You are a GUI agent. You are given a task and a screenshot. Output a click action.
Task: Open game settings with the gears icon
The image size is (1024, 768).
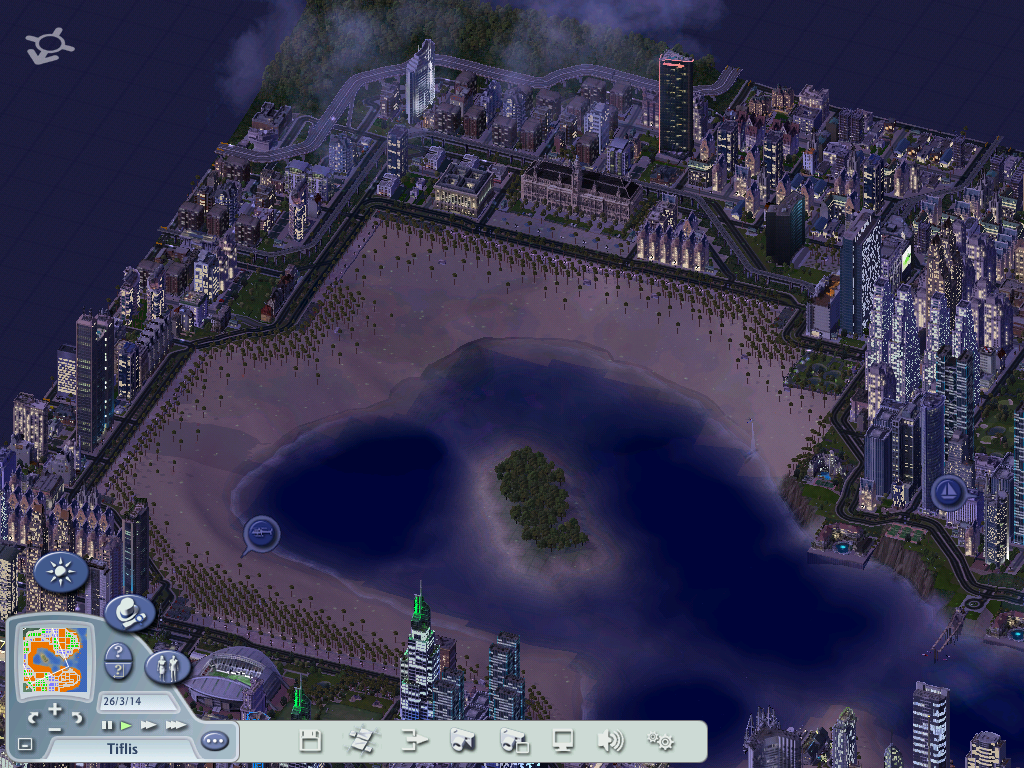(660, 741)
